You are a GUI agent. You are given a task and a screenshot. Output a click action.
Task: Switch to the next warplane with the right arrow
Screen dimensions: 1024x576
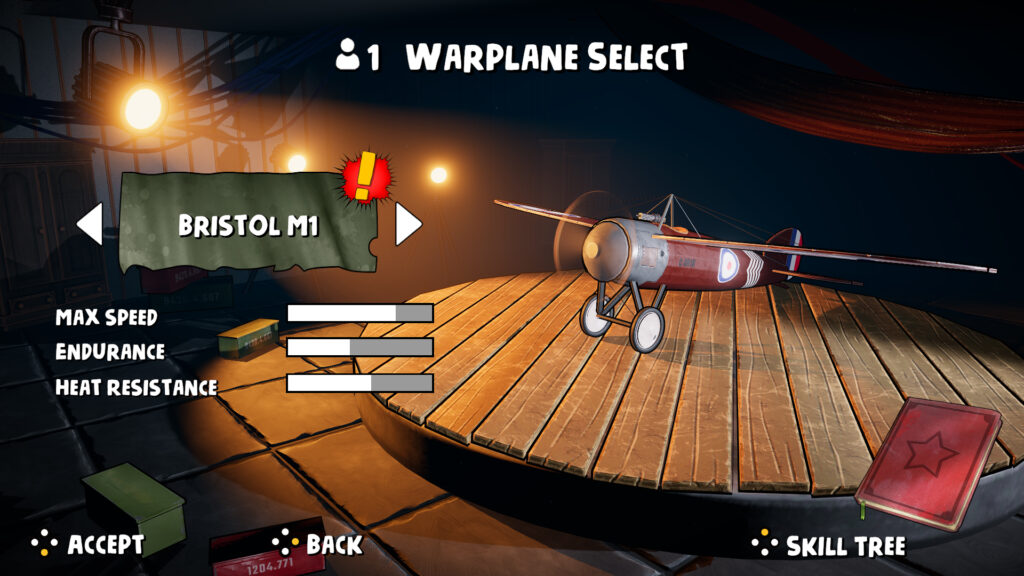407,224
